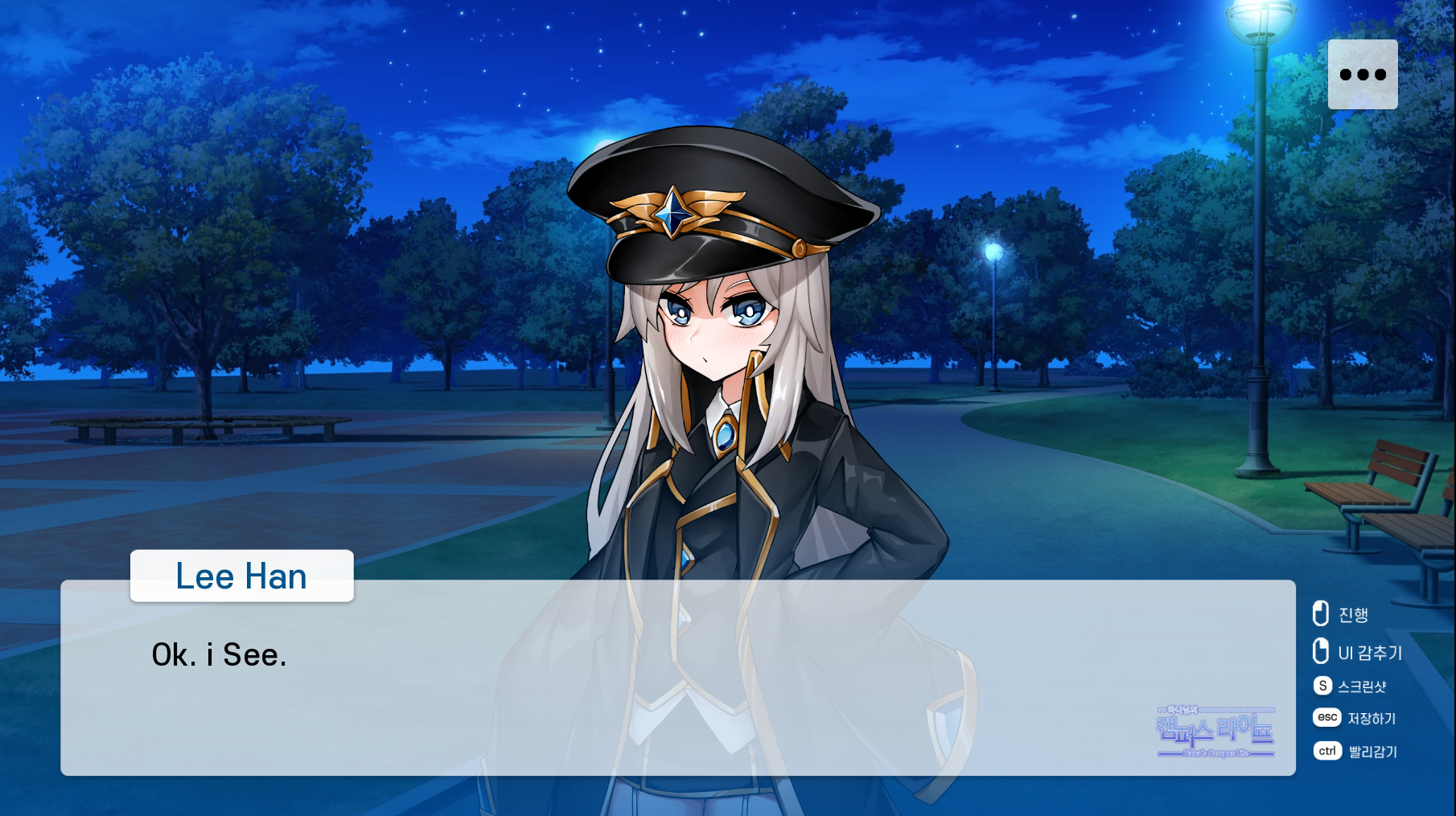Hide the UI via UI 감추기
This screenshot has width=1456, height=816.
point(1370,653)
